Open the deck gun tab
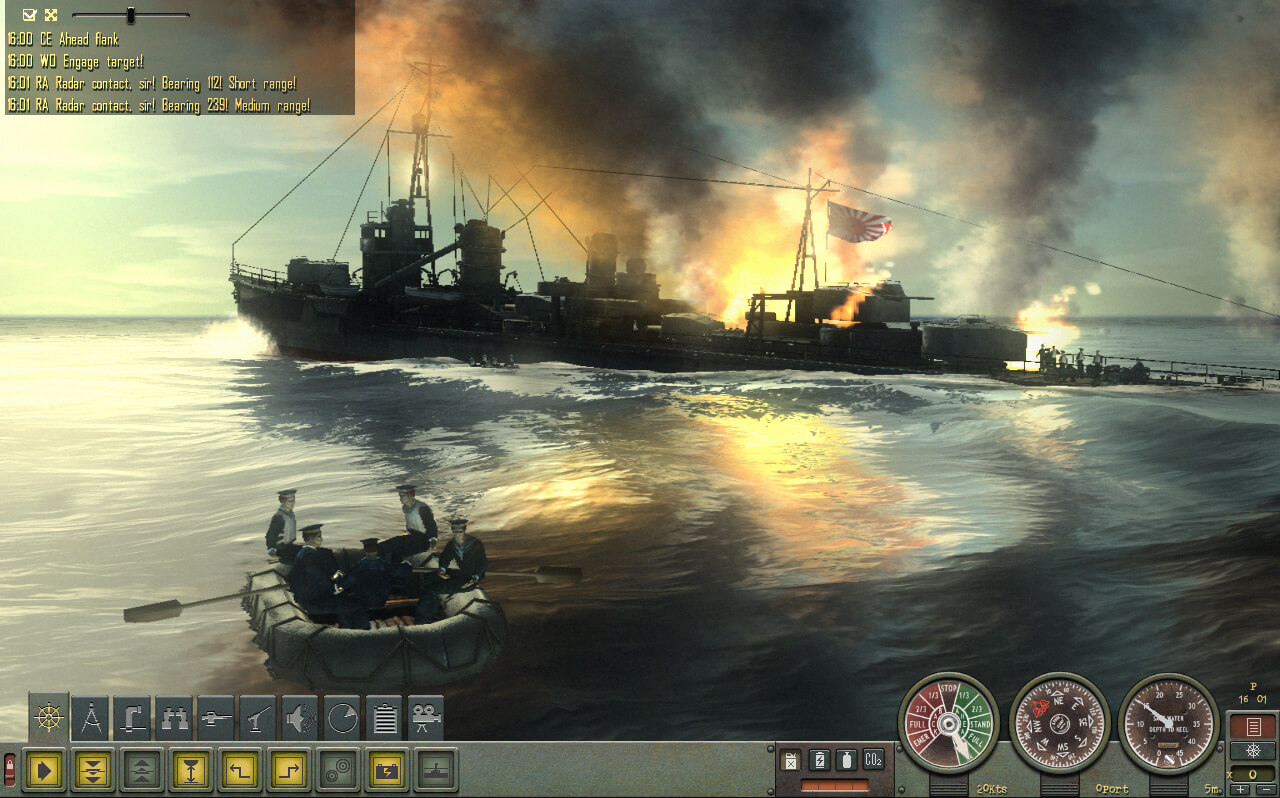The image size is (1280, 798). (258, 717)
